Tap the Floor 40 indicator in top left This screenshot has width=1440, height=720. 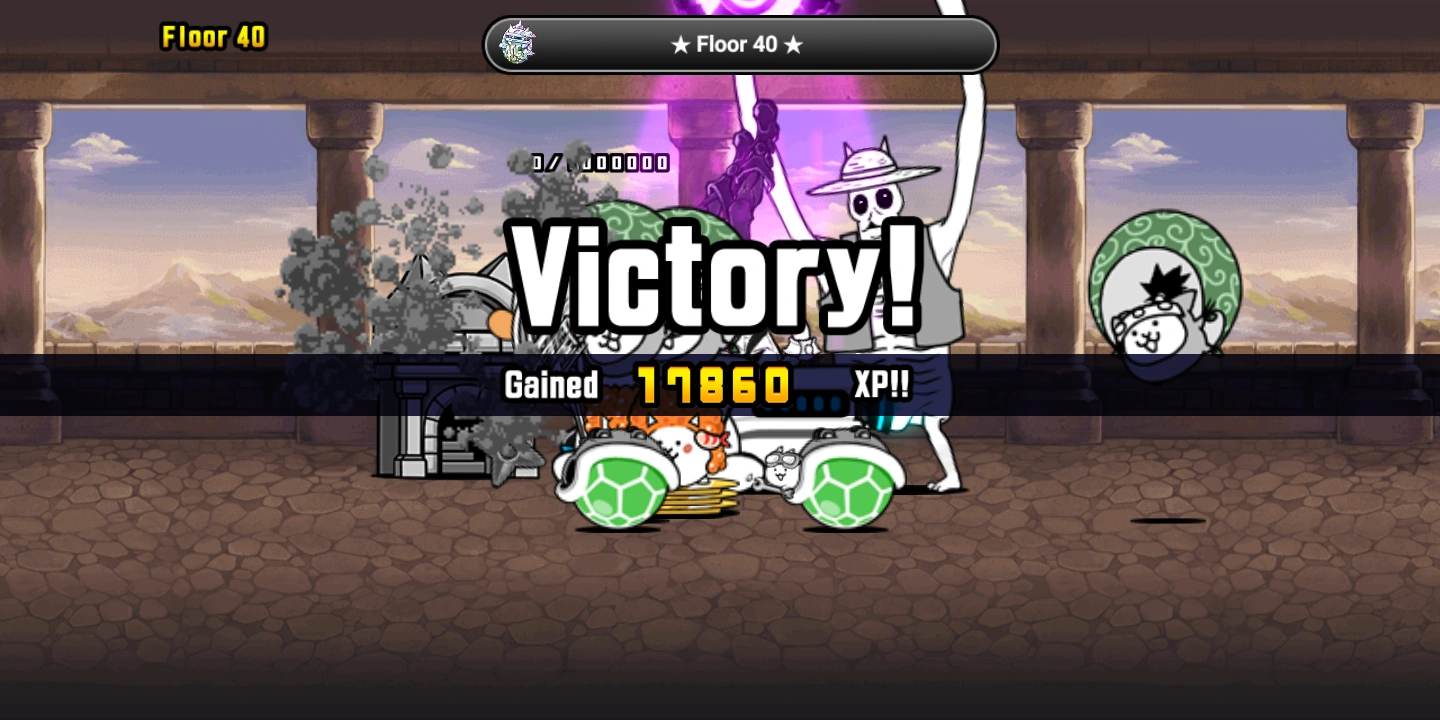[x=213, y=37]
